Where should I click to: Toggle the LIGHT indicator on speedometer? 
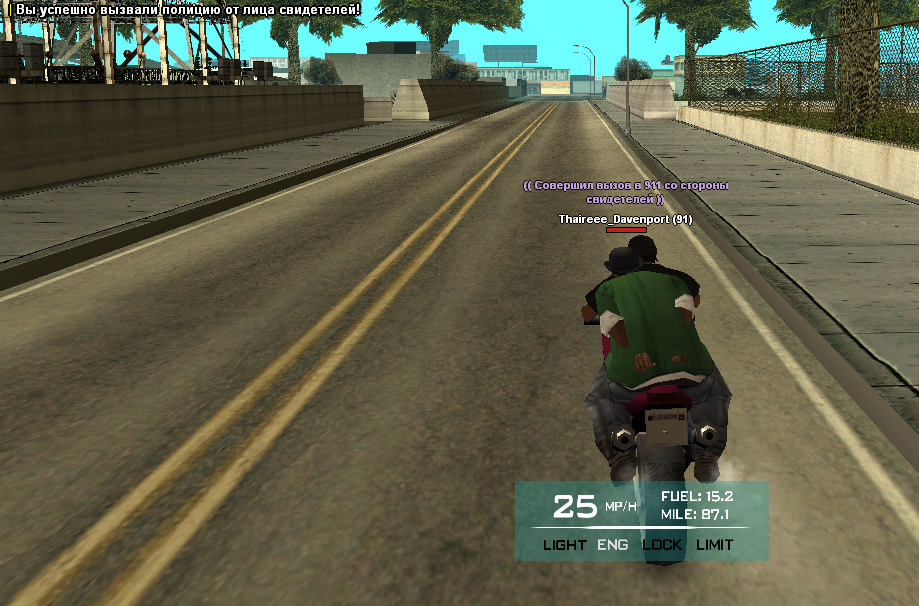(x=565, y=545)
